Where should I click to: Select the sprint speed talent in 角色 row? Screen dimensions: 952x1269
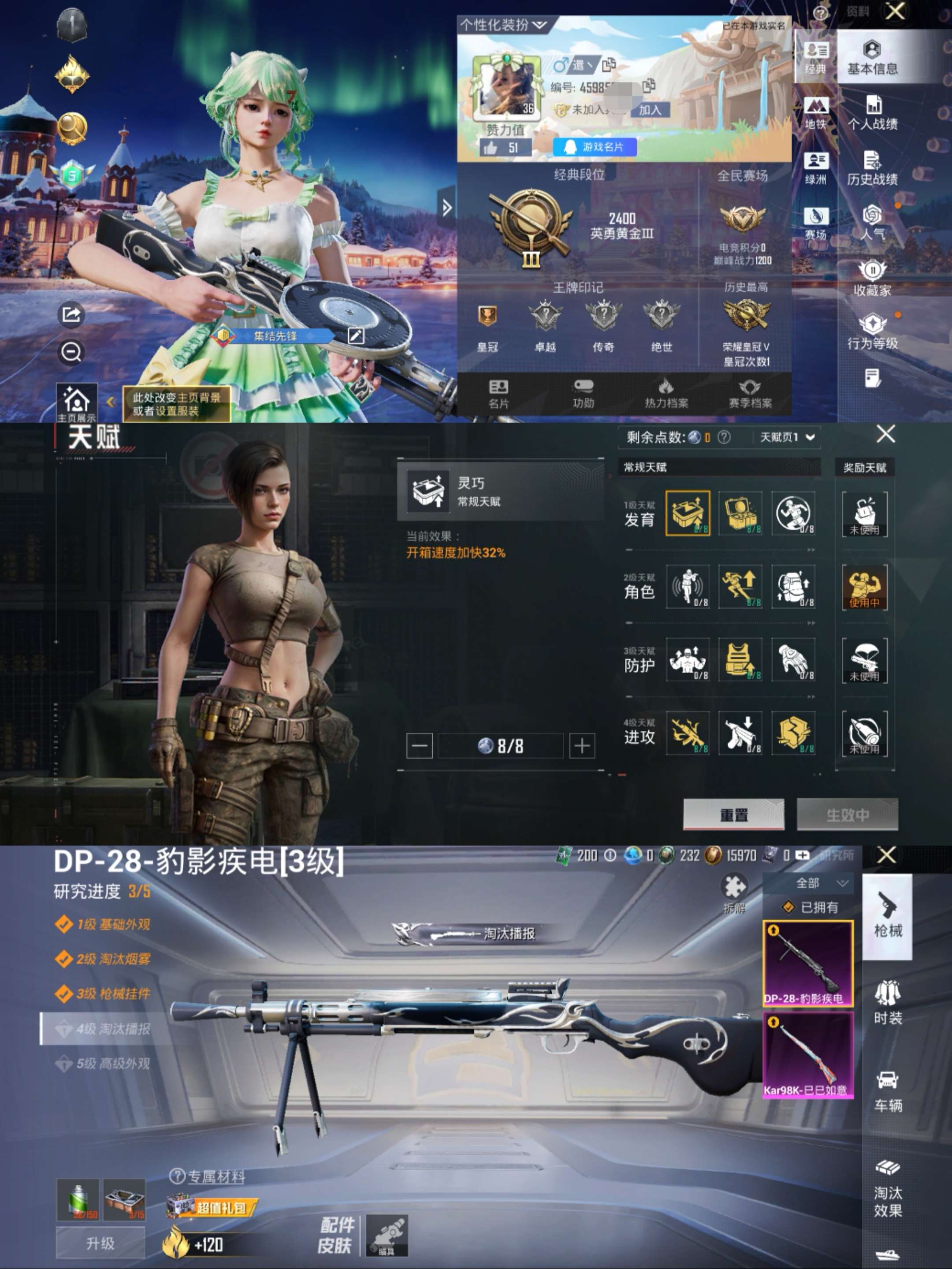(741, 586)
